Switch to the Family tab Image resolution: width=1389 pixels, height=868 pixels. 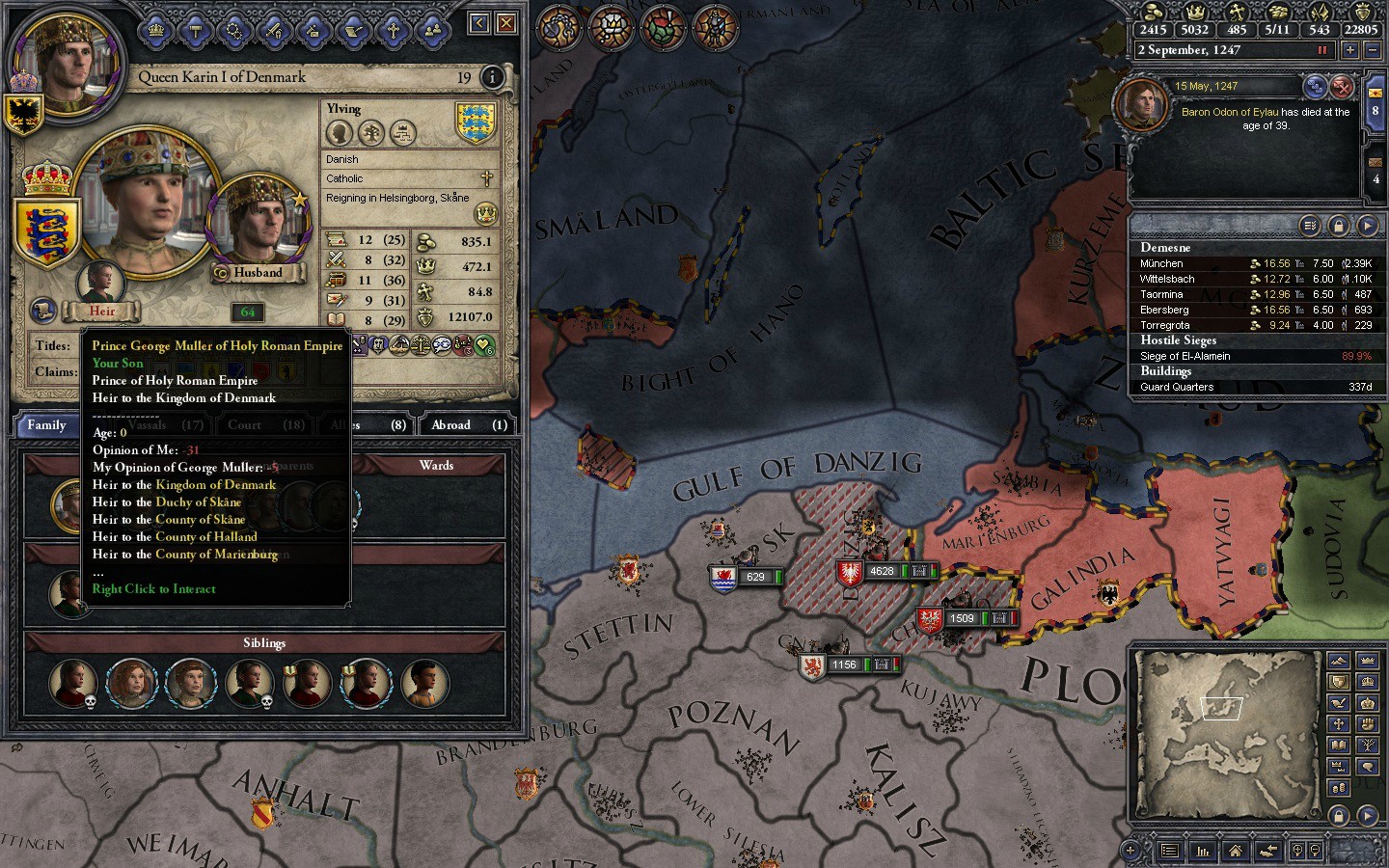tap(46, 425)
